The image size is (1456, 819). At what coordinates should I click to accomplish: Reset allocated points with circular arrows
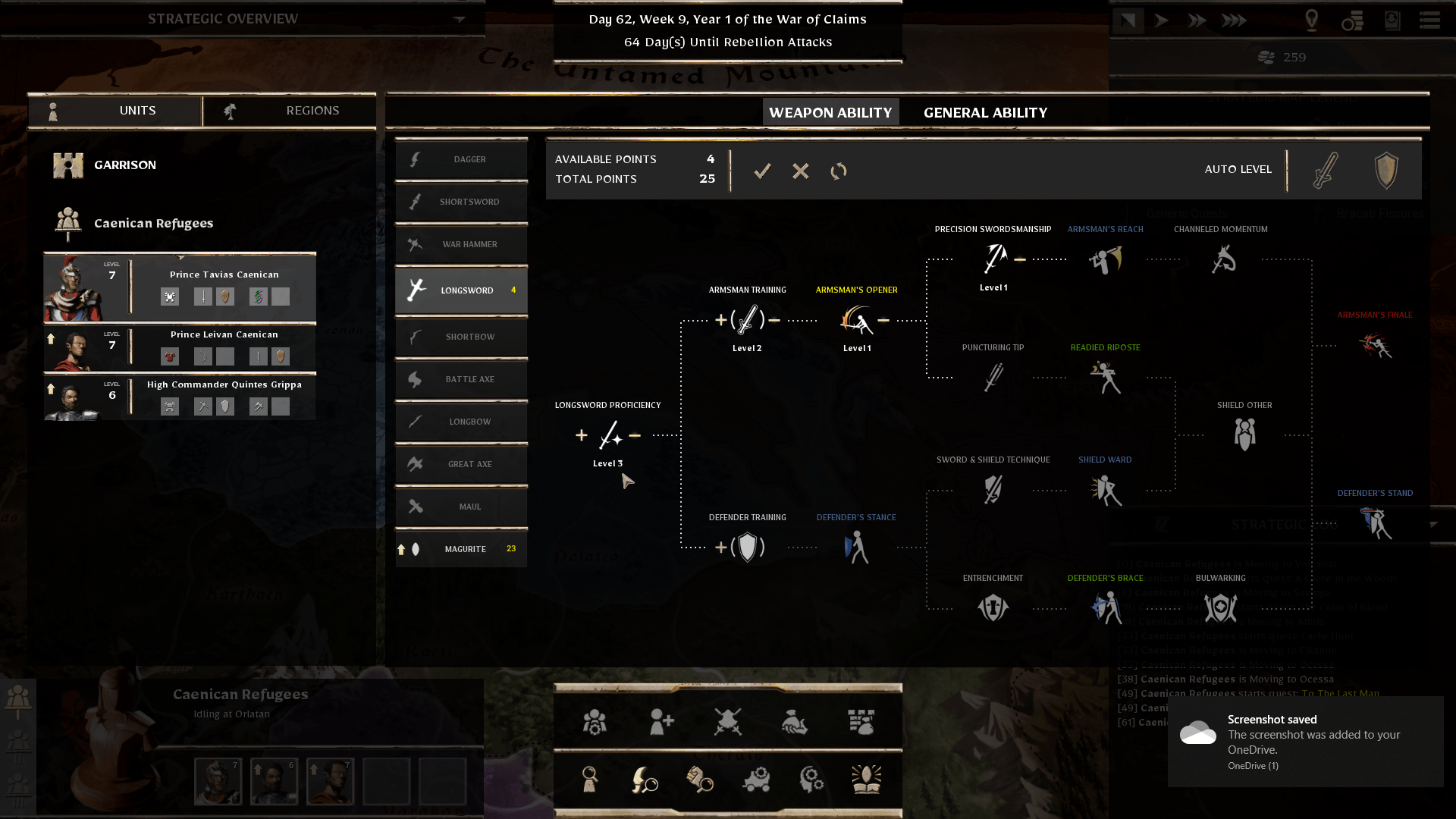[x=838, y=171]
